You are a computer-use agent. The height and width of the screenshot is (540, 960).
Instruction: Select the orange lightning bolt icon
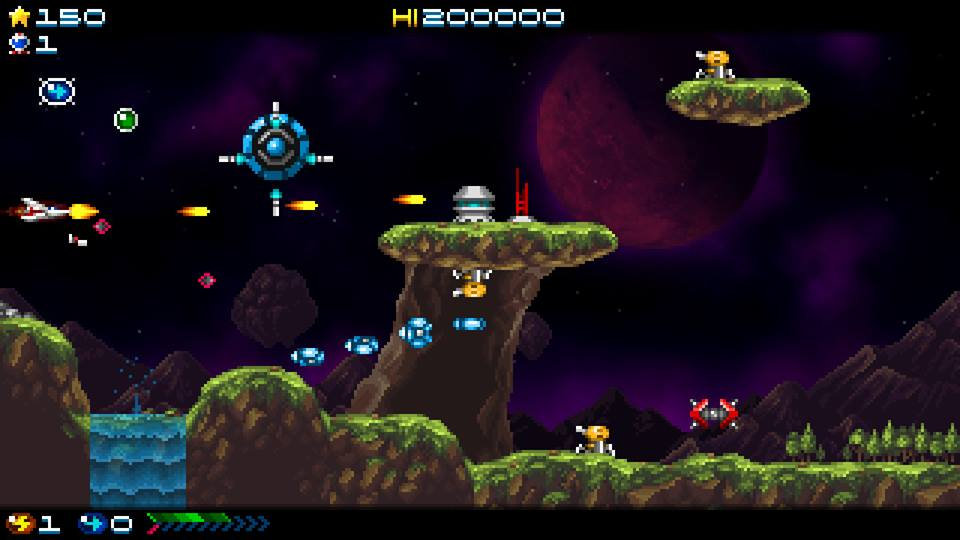20,522
